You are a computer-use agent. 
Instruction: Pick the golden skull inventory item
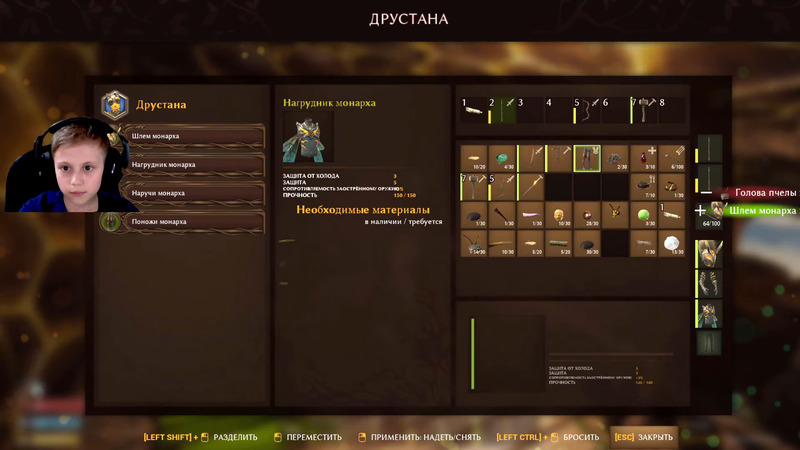[x=559, y=215]
